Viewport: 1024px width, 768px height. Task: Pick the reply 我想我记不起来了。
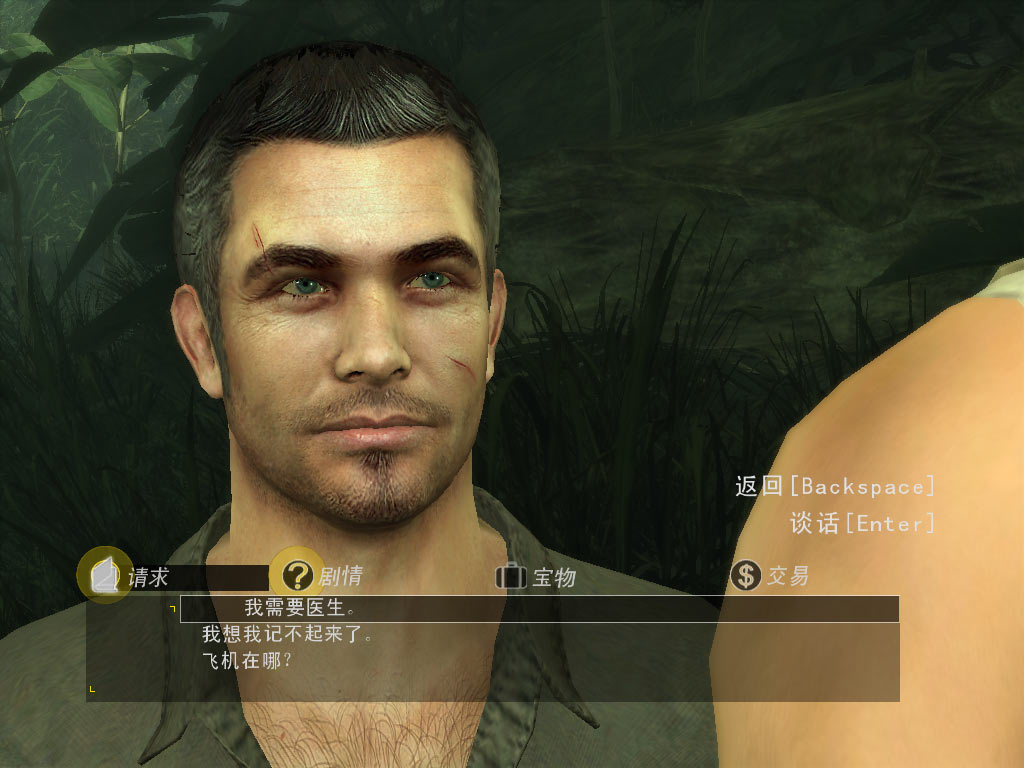[287, 634]
